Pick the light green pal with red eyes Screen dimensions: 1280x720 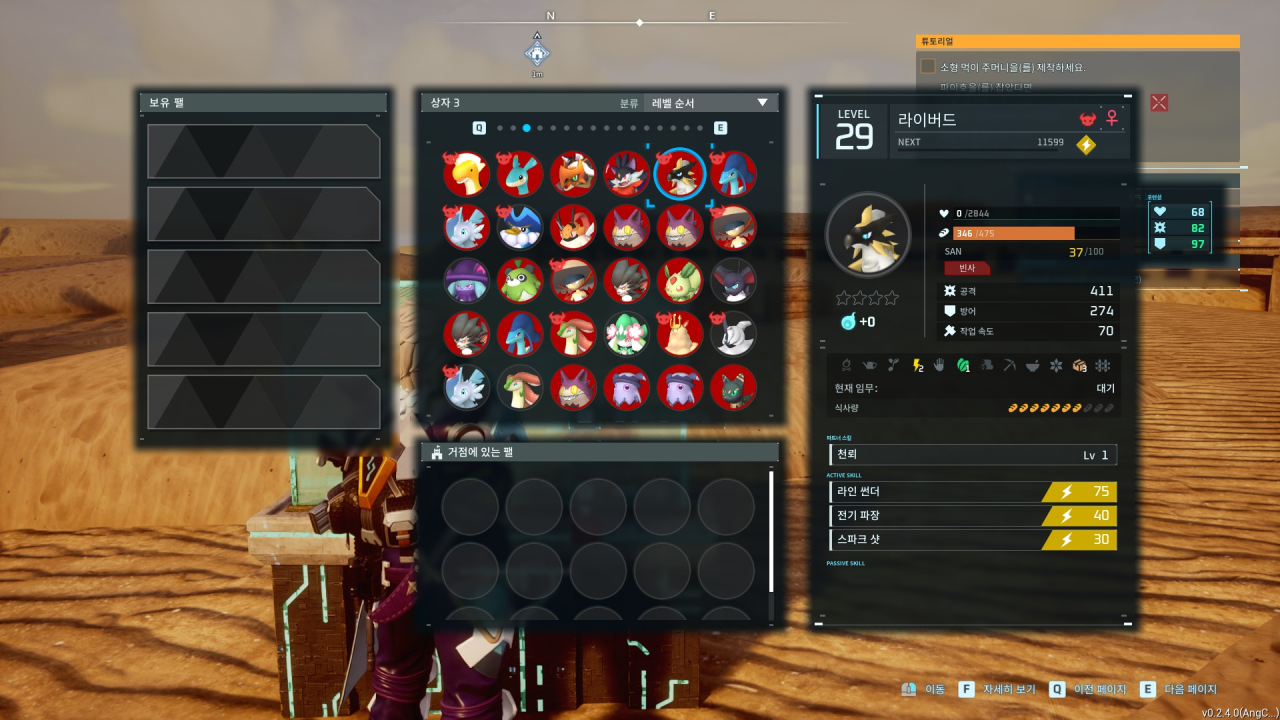[x=680, y=281]
